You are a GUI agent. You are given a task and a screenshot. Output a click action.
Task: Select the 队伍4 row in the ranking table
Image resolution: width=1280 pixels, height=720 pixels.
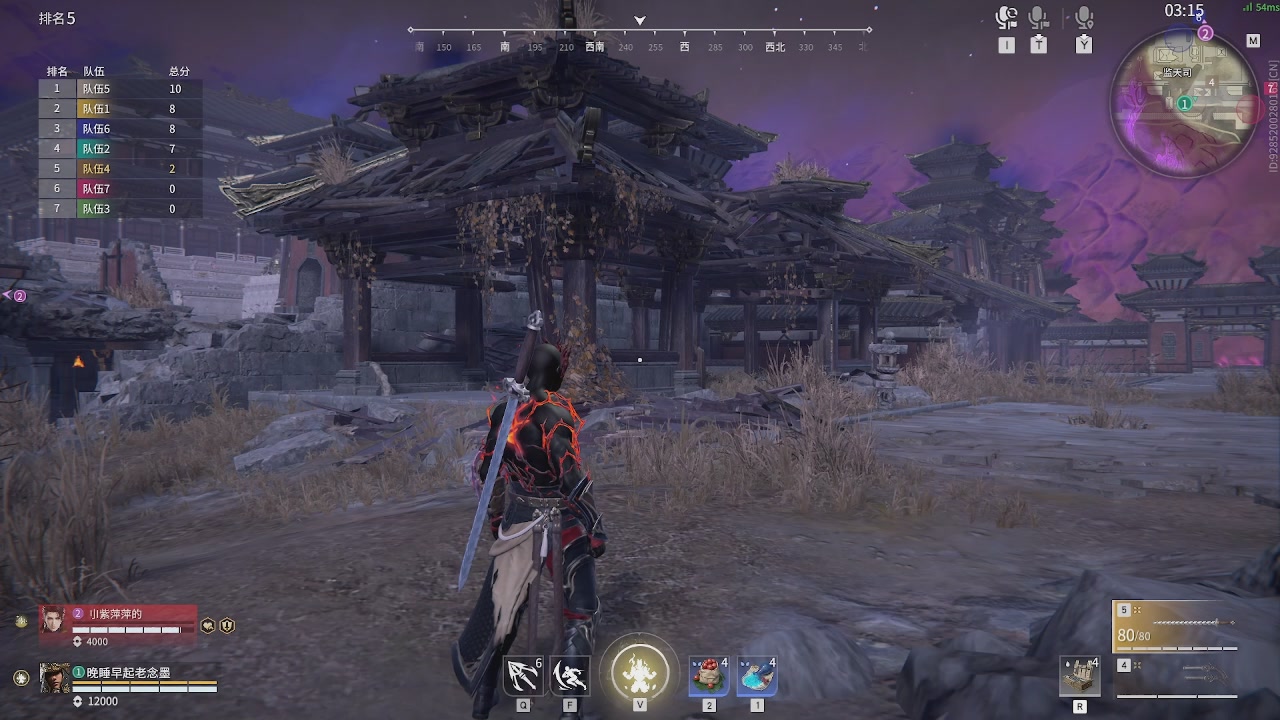click(x=120, y=169)
